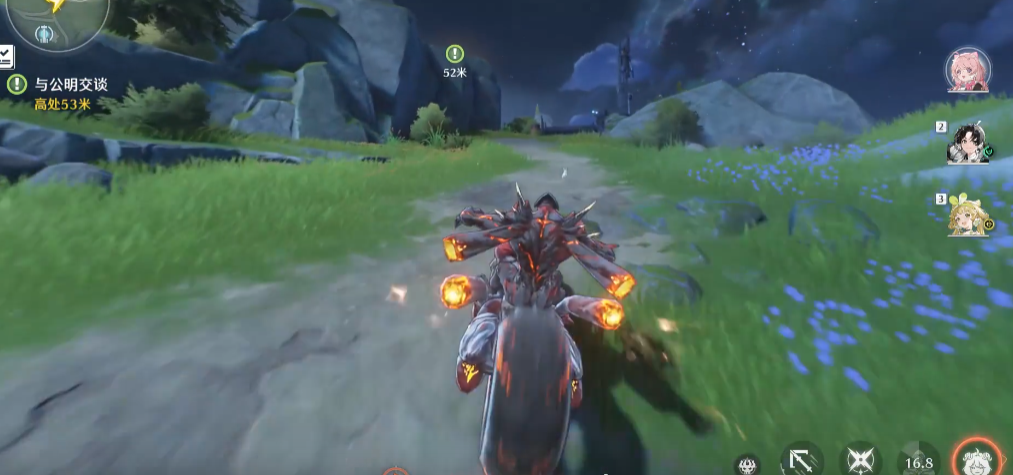Trigger the orange-ringed horned character ultimate
Image resolution: width=1013 pixels, height=475 pixels.
tap(974, 458)
